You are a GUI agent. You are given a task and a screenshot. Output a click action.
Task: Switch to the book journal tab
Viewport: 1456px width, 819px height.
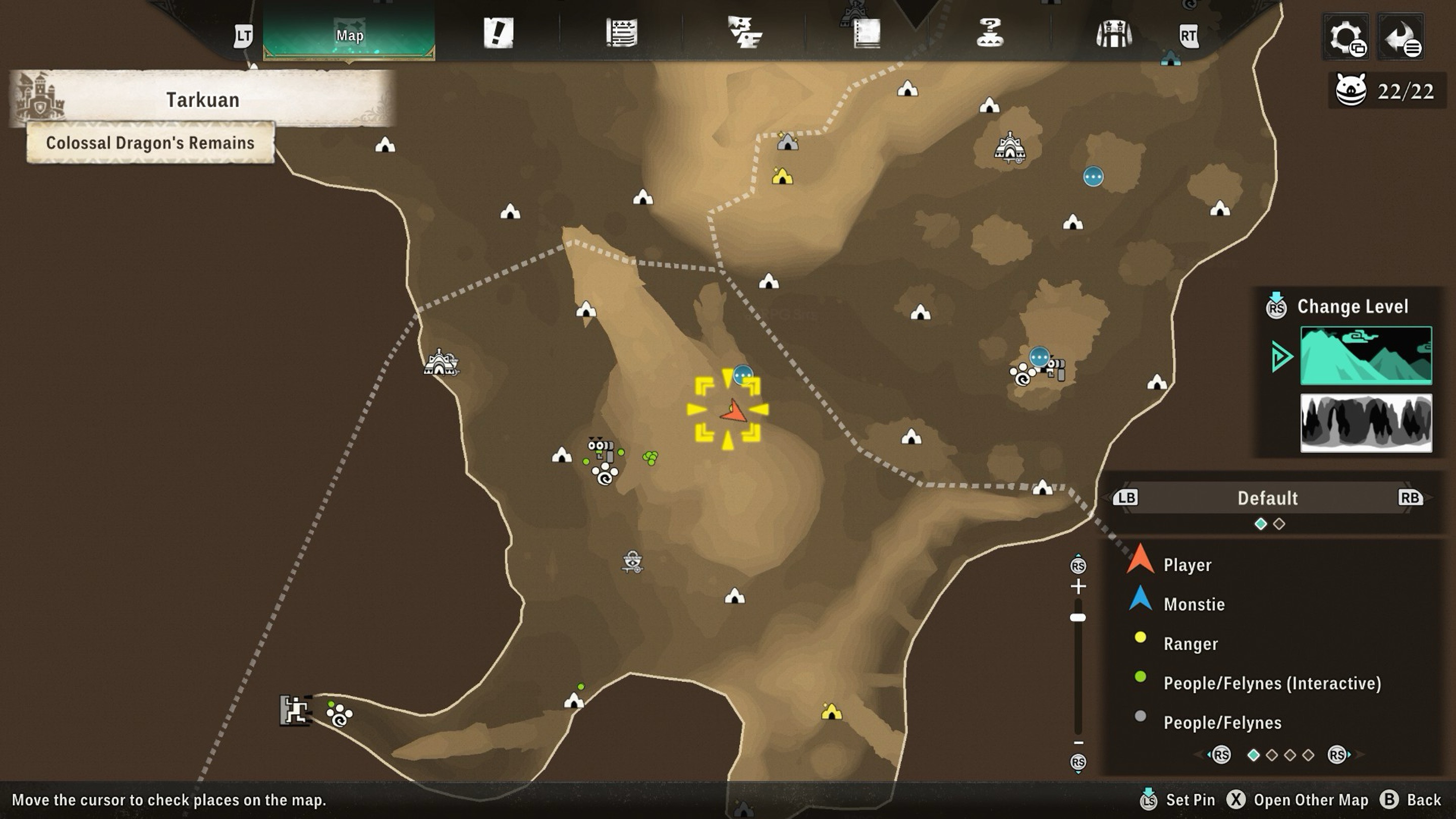(867, 34)
